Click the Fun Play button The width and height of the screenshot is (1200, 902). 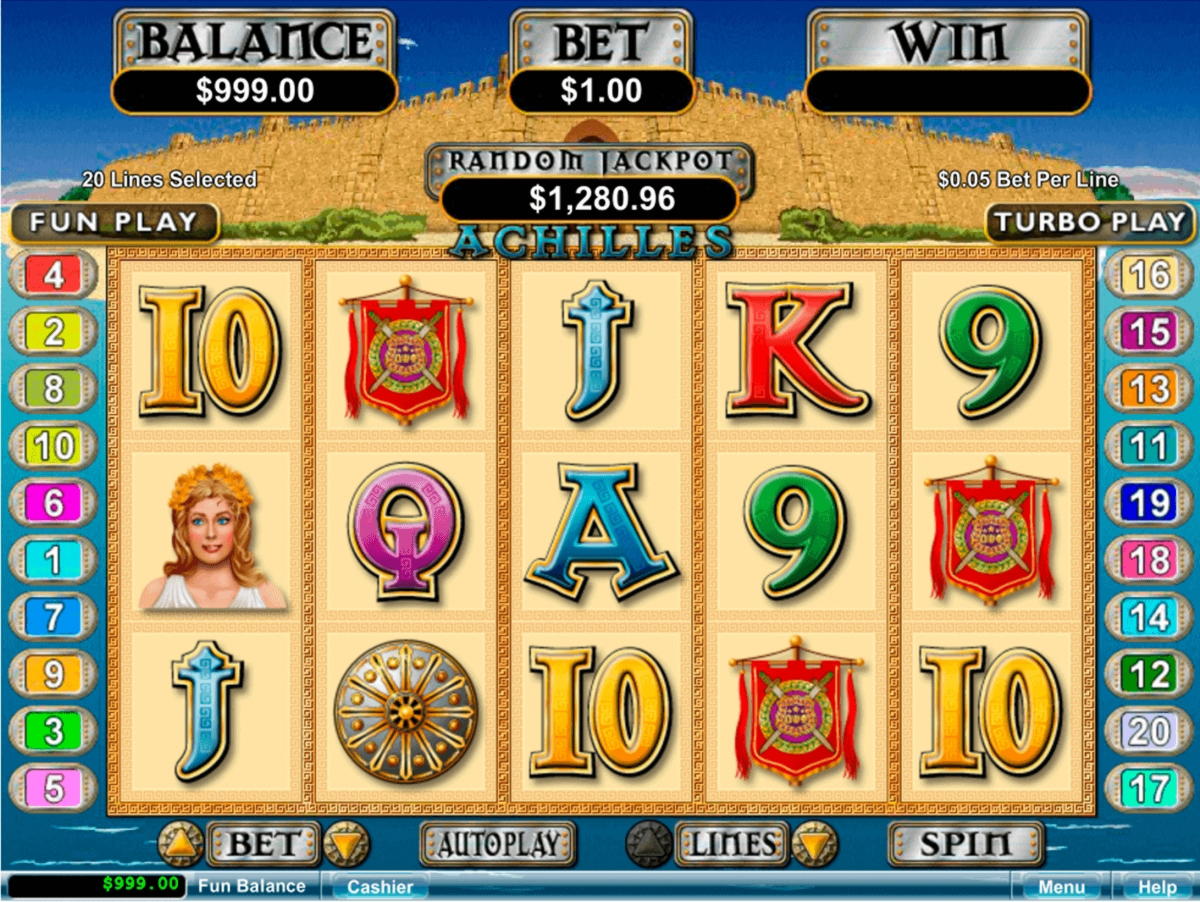click(x=115, y=222)
